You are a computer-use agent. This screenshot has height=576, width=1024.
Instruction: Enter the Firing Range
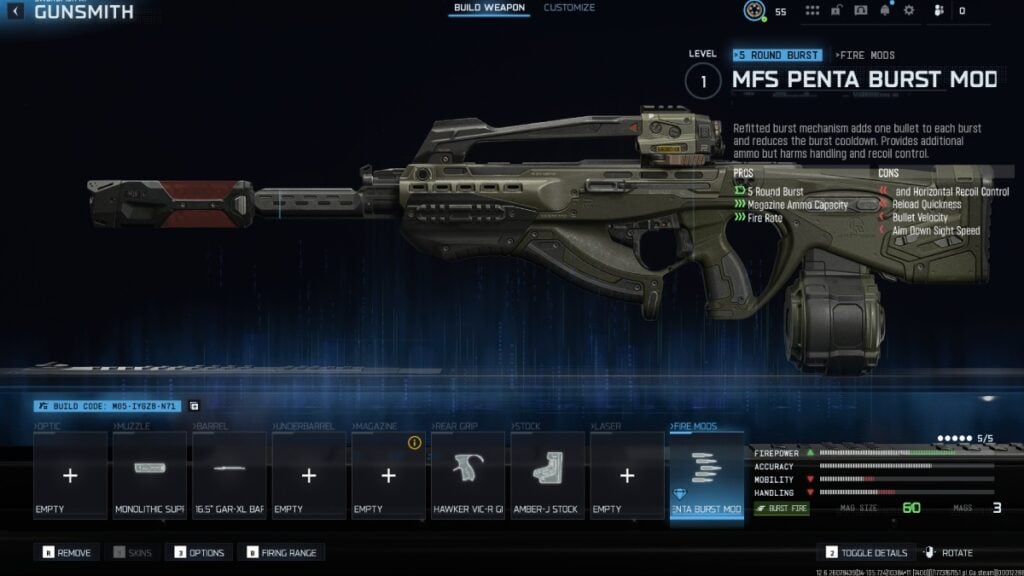(x=281, y=553)
